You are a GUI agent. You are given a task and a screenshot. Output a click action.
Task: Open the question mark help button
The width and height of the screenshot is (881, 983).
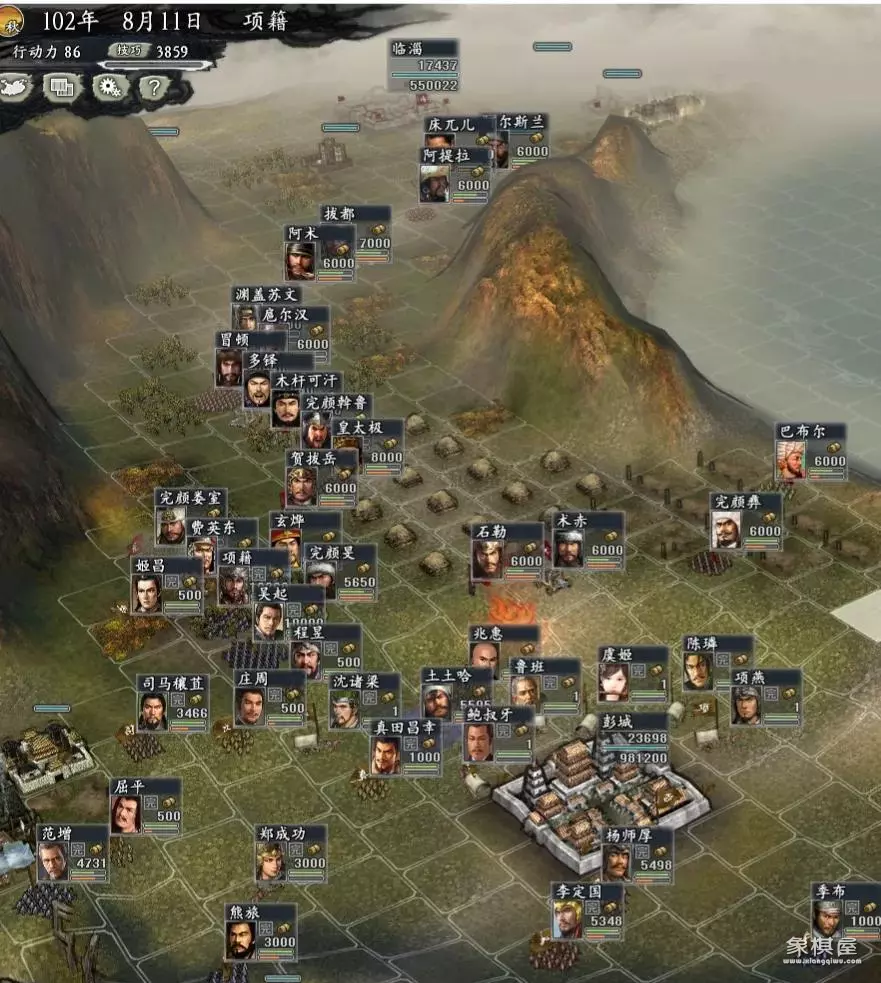(152, 87)
